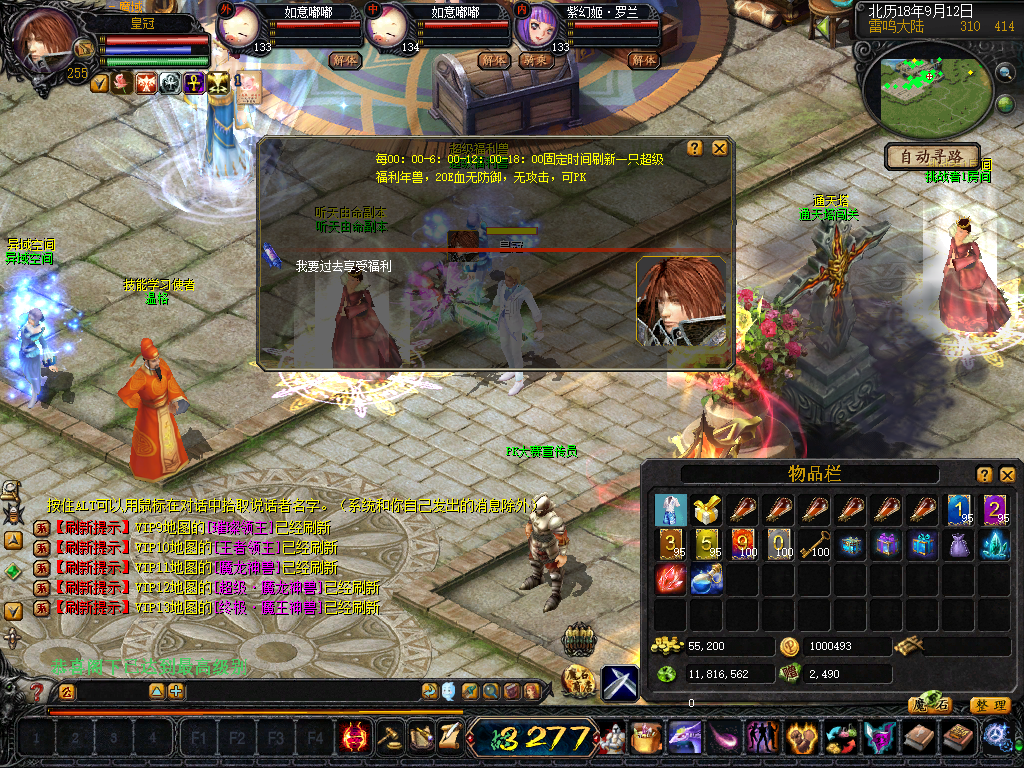Choose the dialogue option 我要过去享受福利

click(x=343, y=266)
